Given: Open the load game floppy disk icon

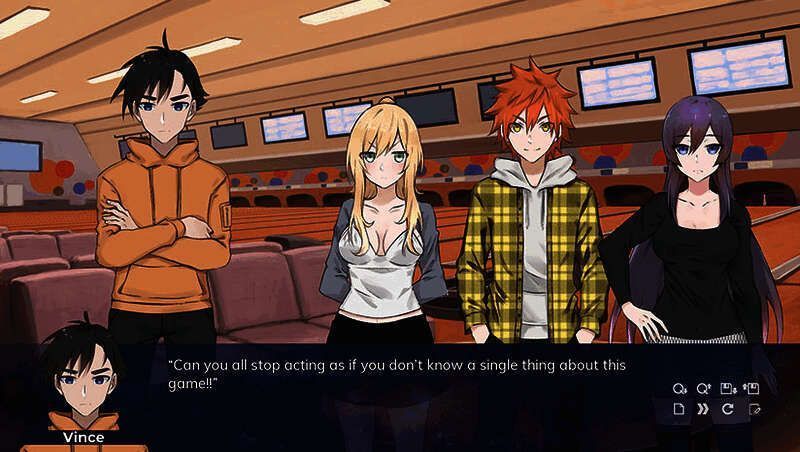Looking at the screenshot, I should click(x=753, y=388).
